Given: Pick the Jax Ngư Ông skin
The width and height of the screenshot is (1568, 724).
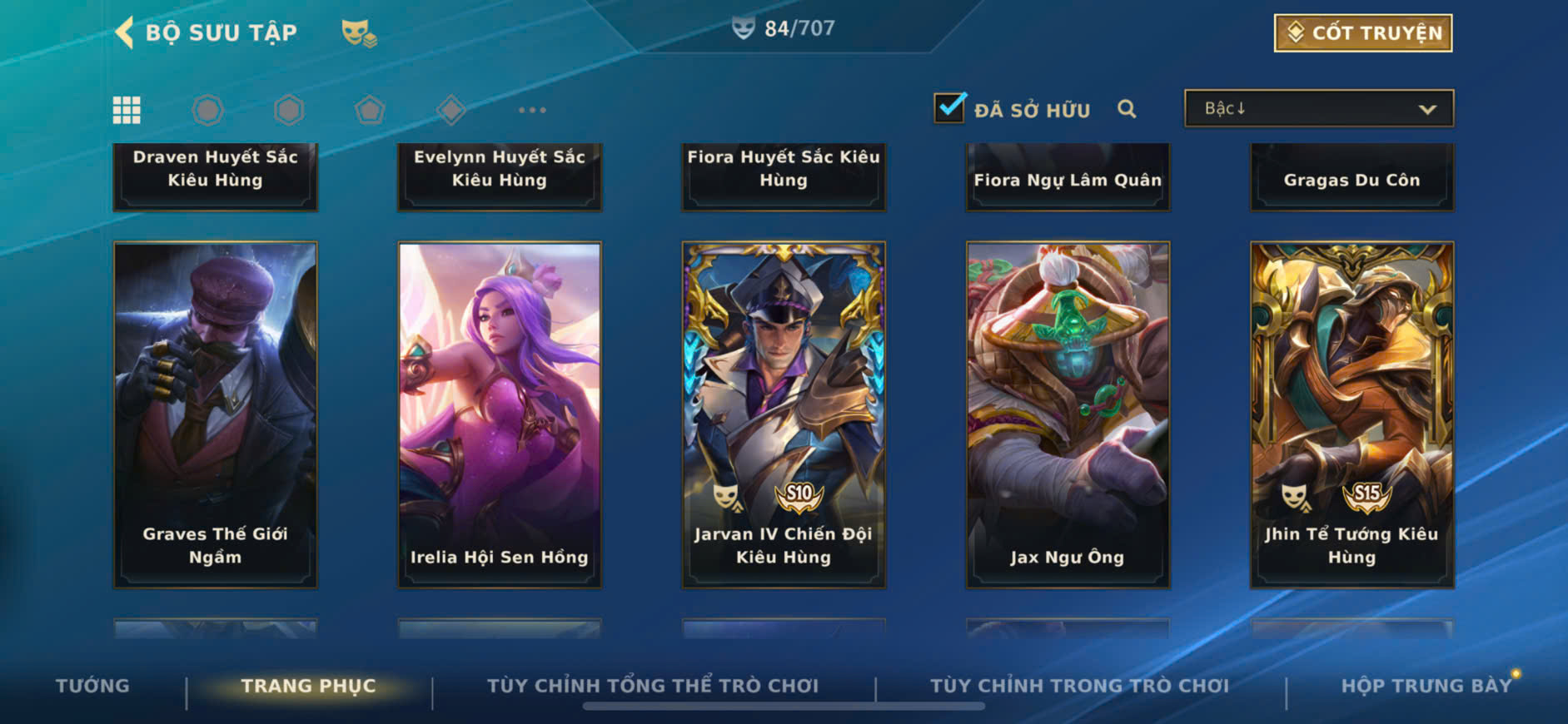Looking at the screenshot, I should [x=1068, y=414].
